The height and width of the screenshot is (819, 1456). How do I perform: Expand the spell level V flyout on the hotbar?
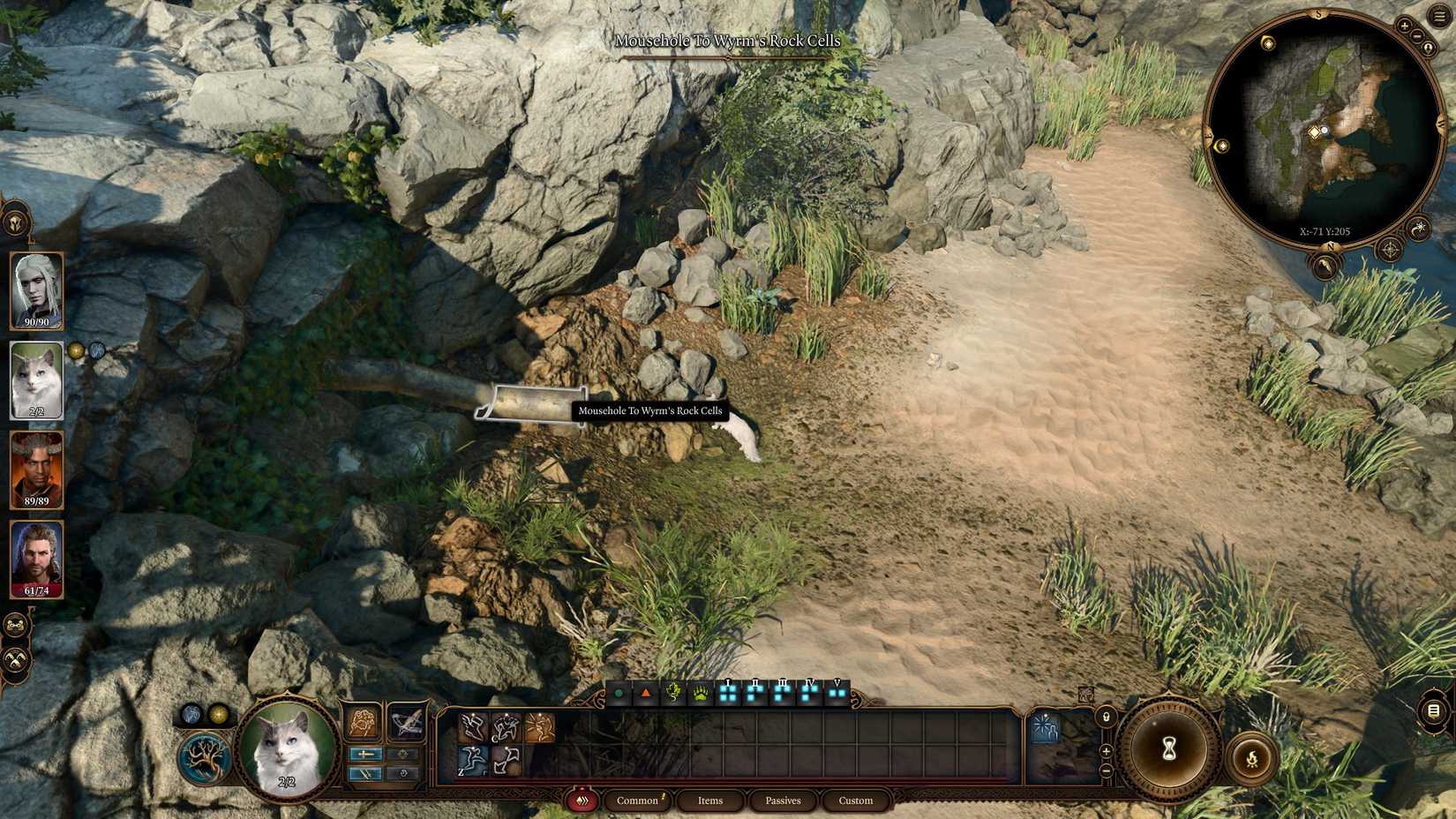coord(837,692)
